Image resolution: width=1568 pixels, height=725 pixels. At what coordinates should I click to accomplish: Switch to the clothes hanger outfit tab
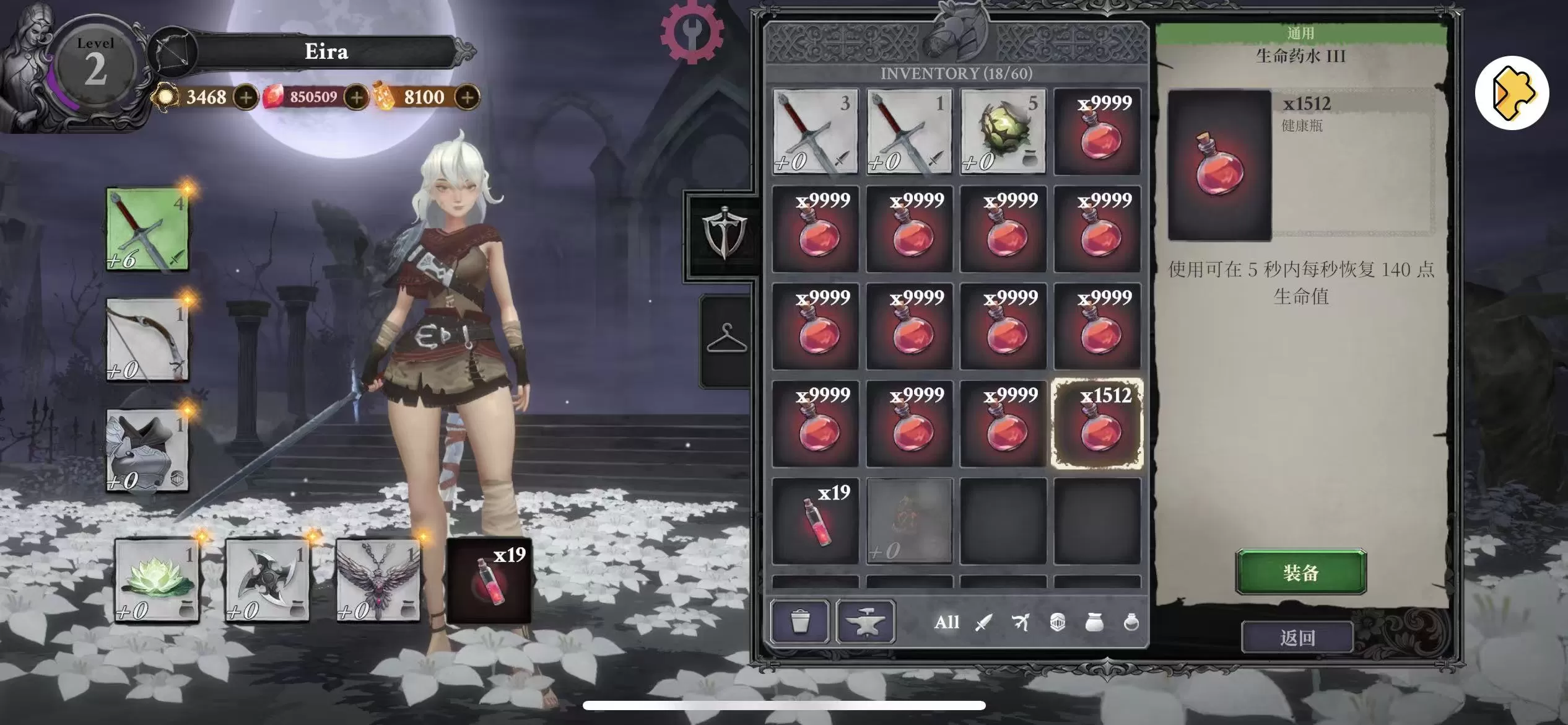[726, 340]
